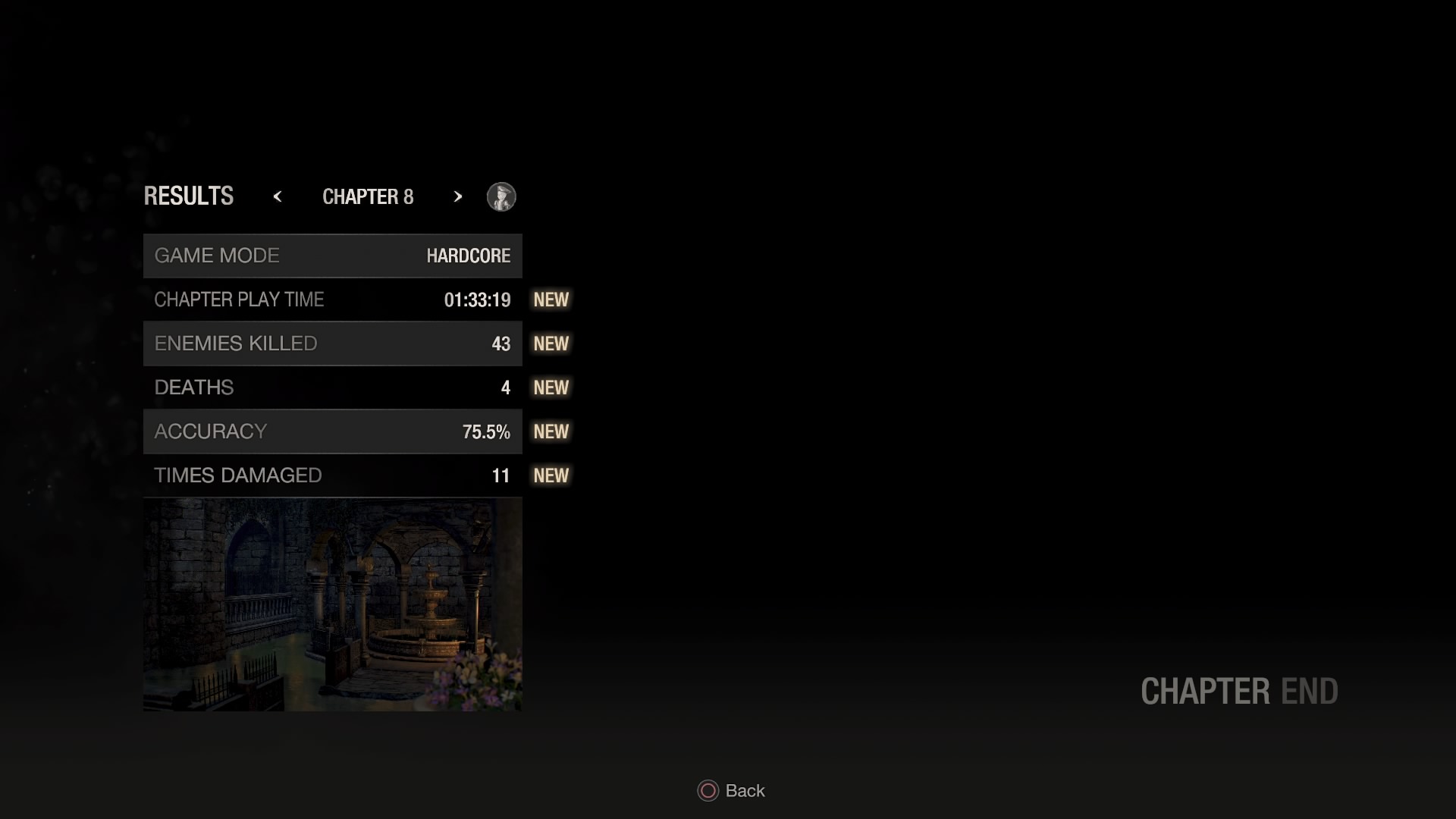1456x819 pixels.
Task: Choose the Deaths row
Action: coord(332,388)
